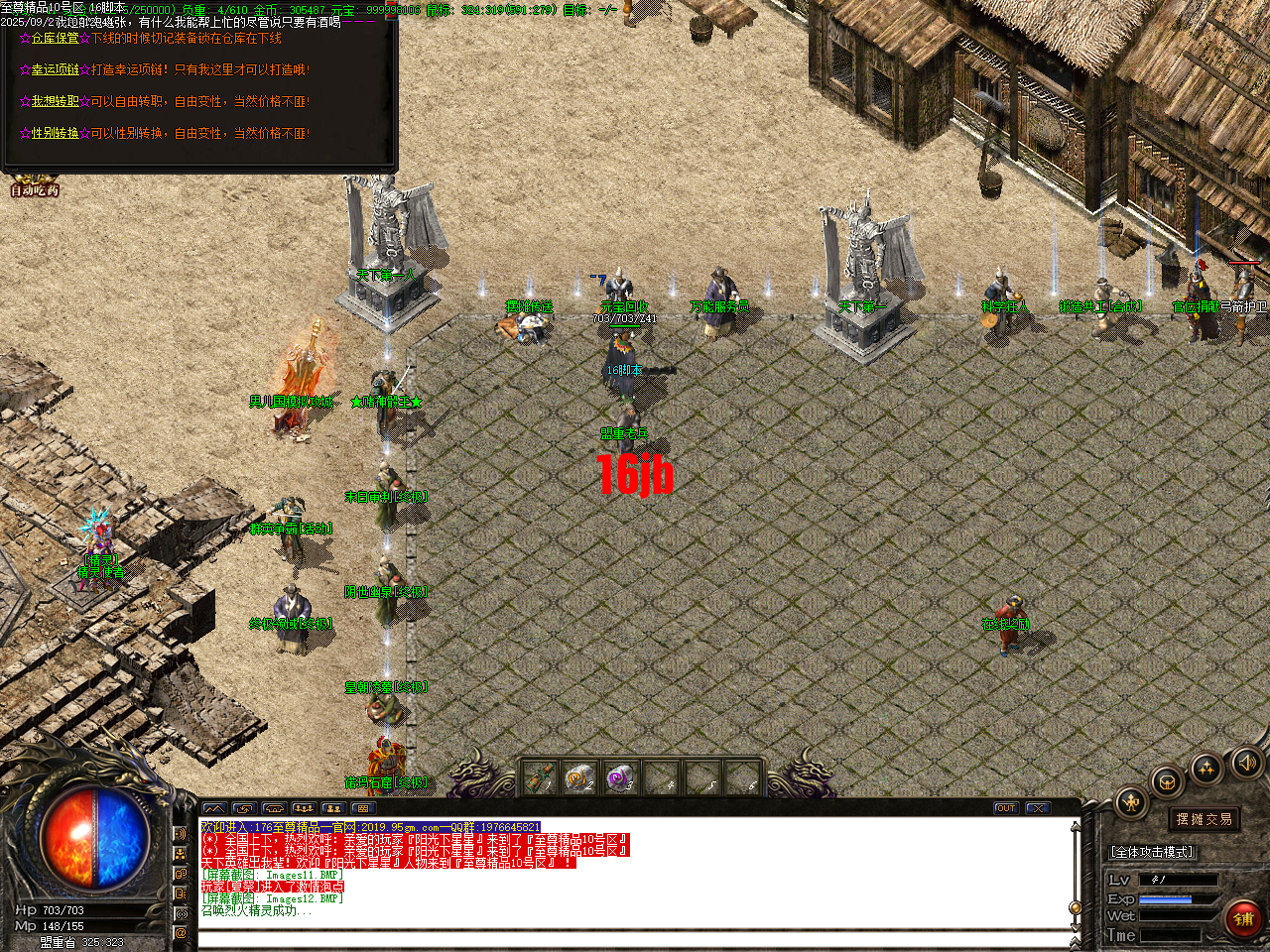Toggle the horn broadcast icon left of chat
This screenshot has width=1270, height=952.
[x=180, y=834]
